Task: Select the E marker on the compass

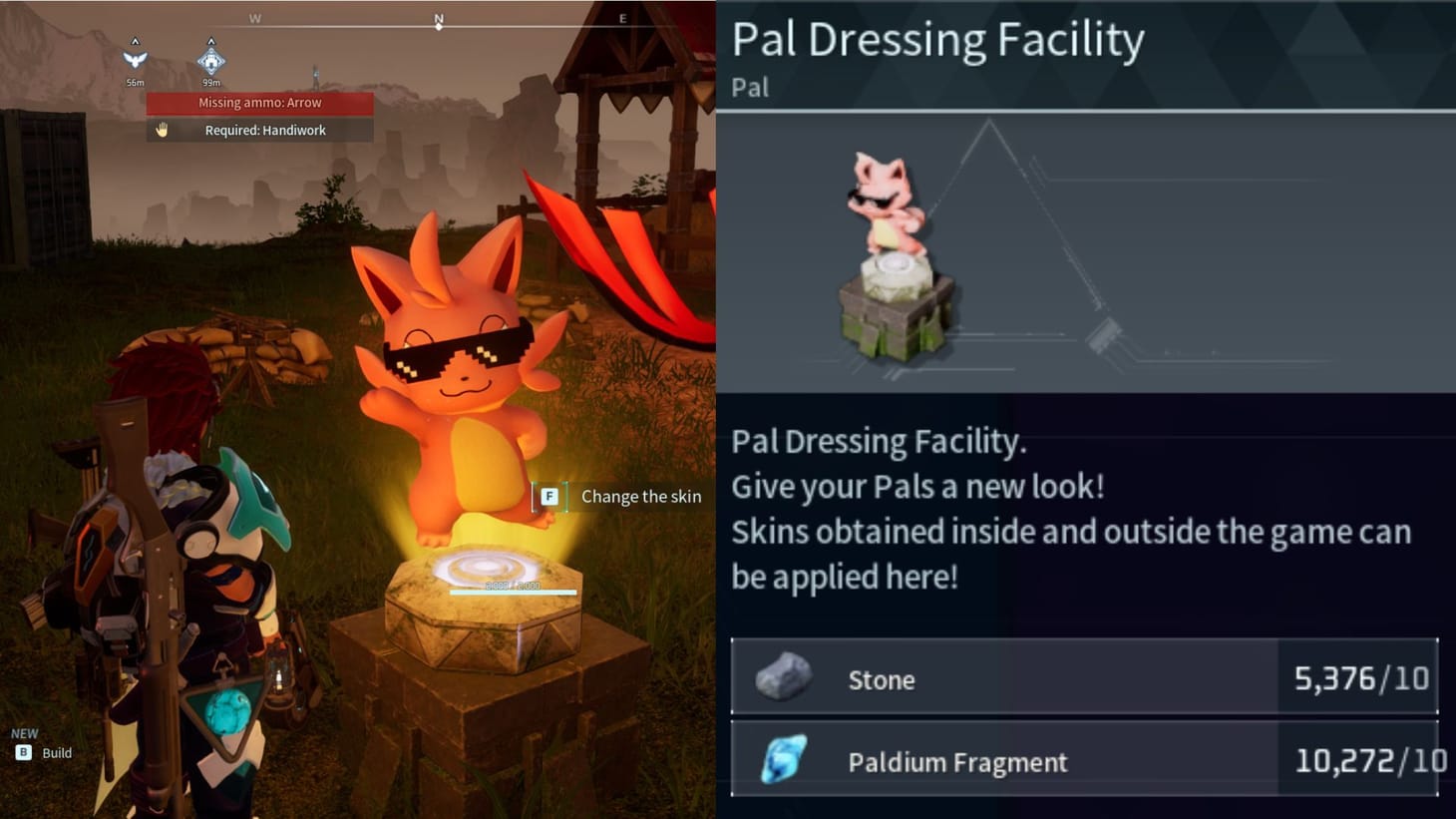Action: [623, 18]
